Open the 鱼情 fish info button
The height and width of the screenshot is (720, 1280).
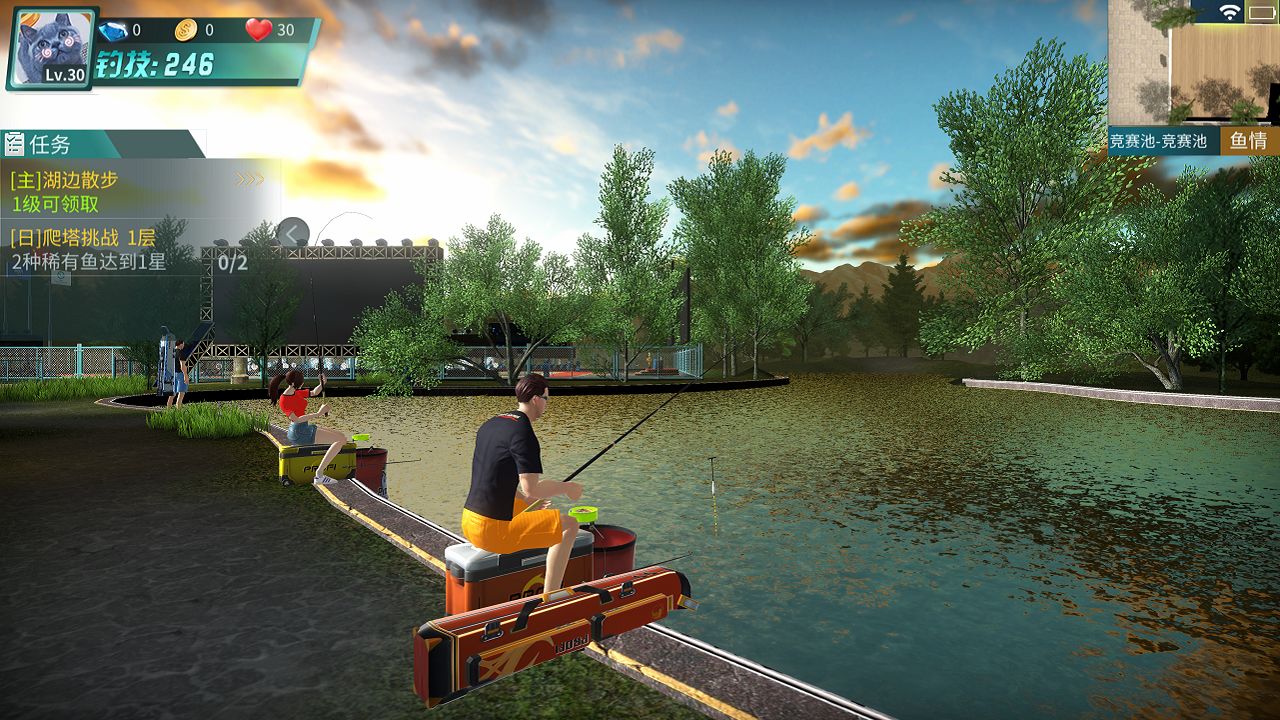coord(1249,141)
